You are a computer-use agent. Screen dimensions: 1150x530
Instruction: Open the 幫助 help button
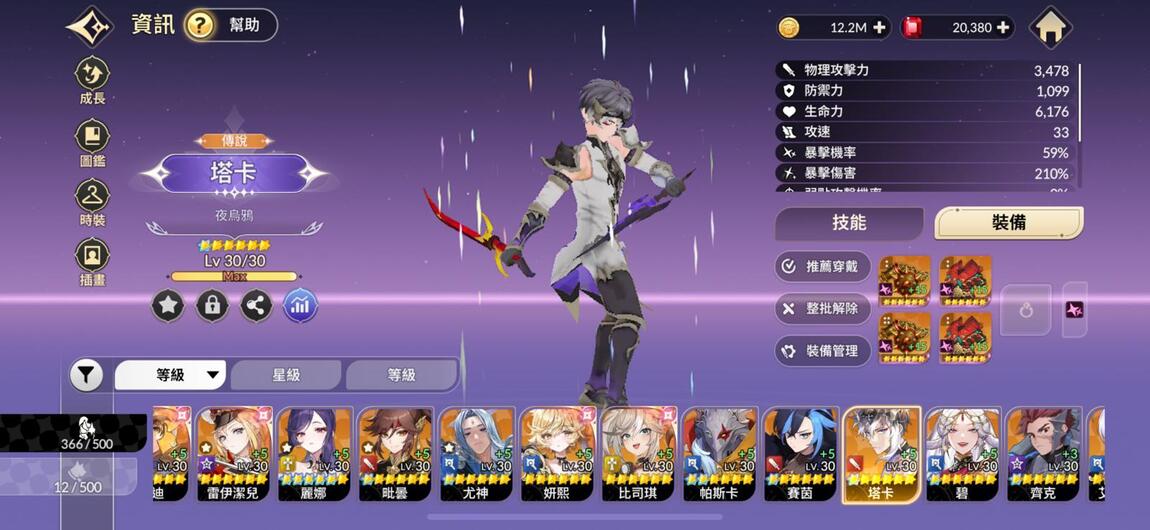pyautogui.click(x=230, y=25)
